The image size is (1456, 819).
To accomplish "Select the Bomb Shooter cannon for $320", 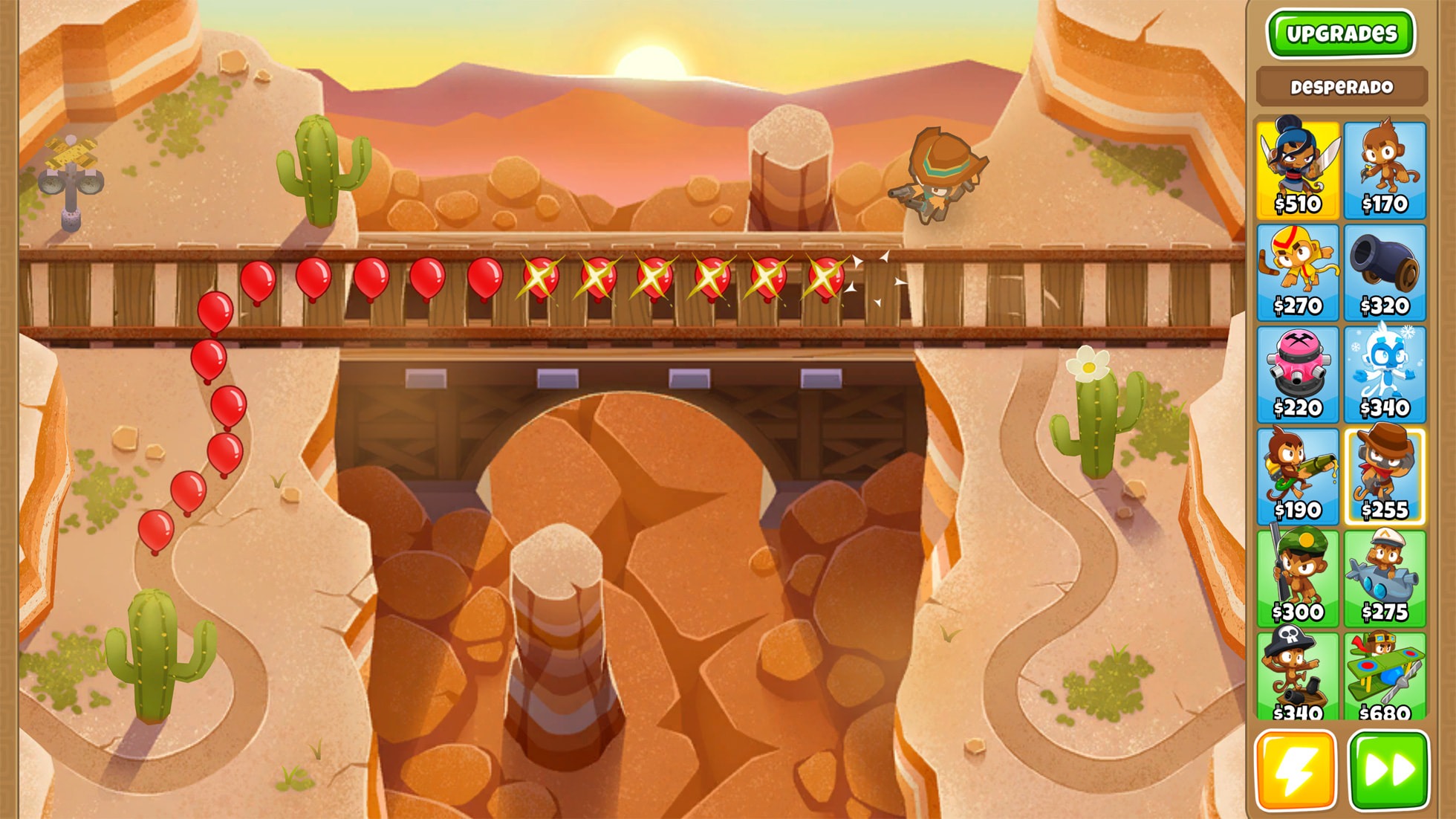I will click(x=1385, y=272).
